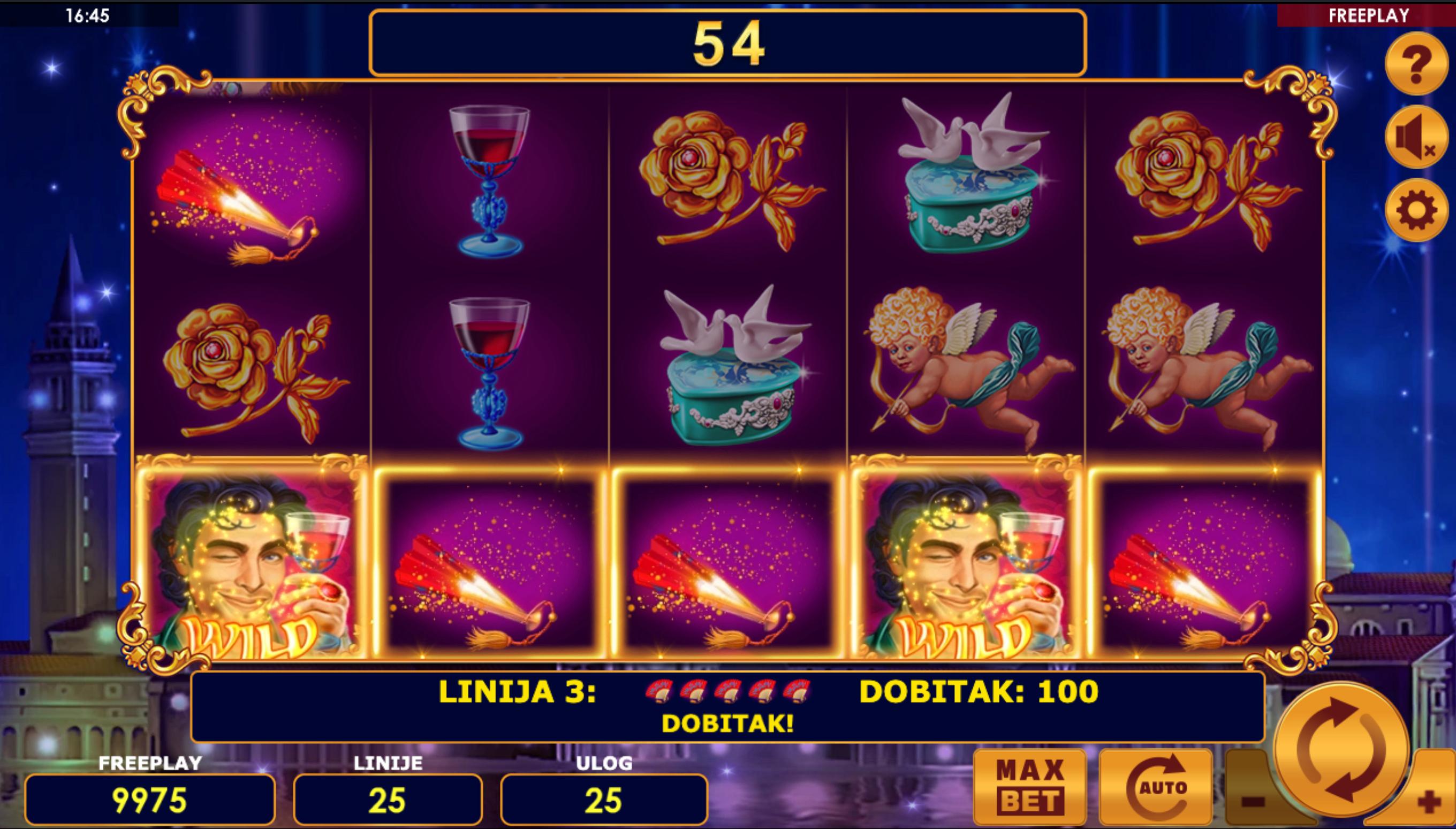Spin the reels with the round arrows button
Viewport: 1456px width, 829px height.
pos(1341,748)
